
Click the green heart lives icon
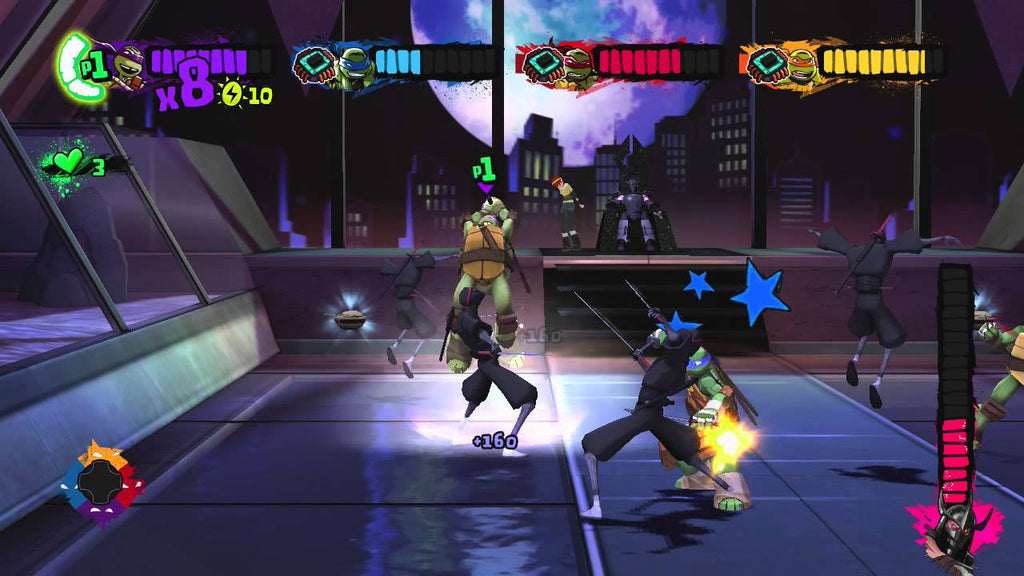coord(69,162)
